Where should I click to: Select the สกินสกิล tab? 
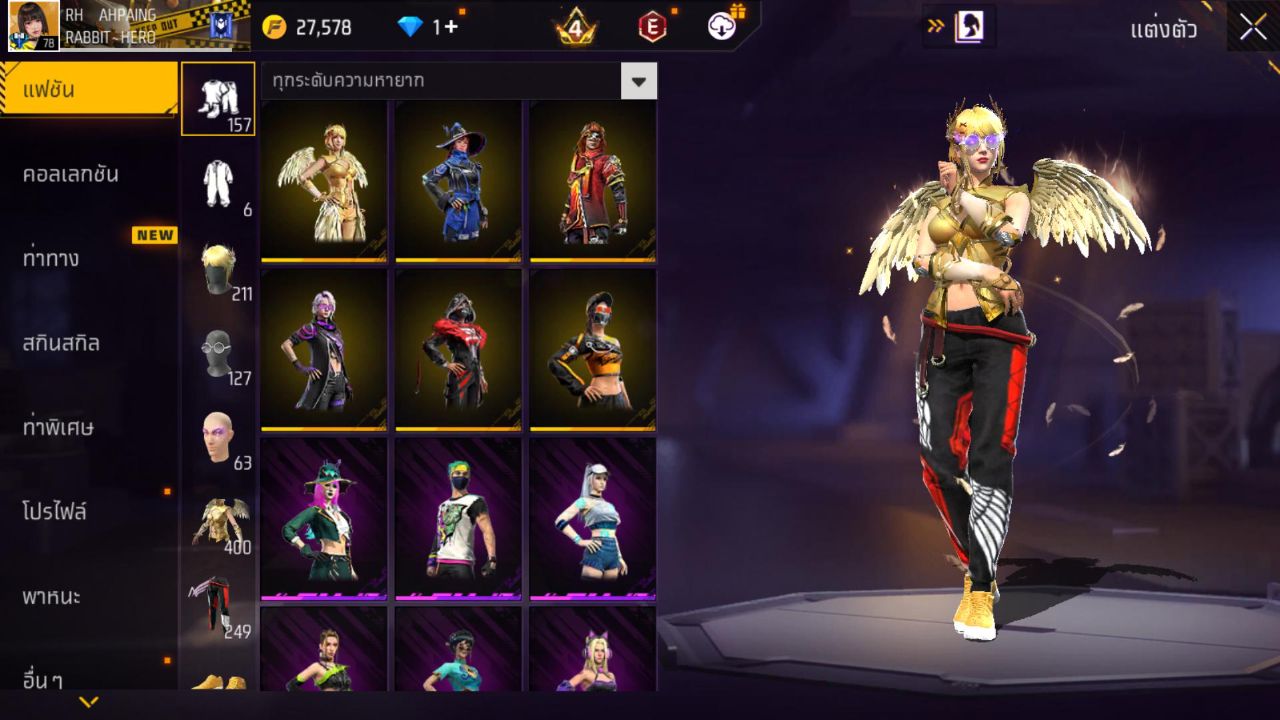[61, 343]
